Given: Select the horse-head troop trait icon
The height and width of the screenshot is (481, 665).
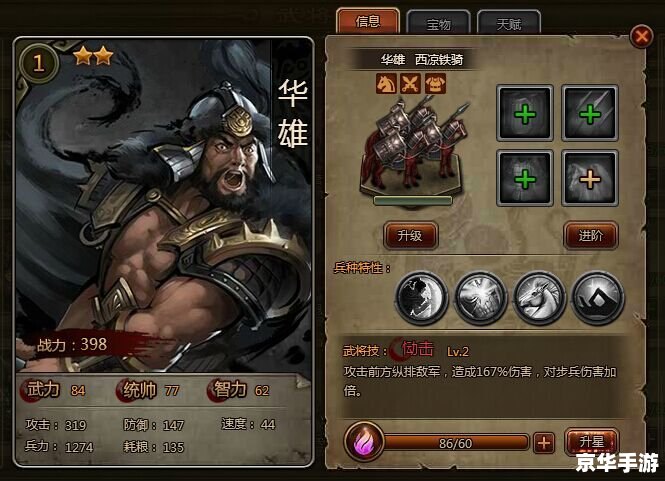Looking at the screenshot, I should point(538,297).
